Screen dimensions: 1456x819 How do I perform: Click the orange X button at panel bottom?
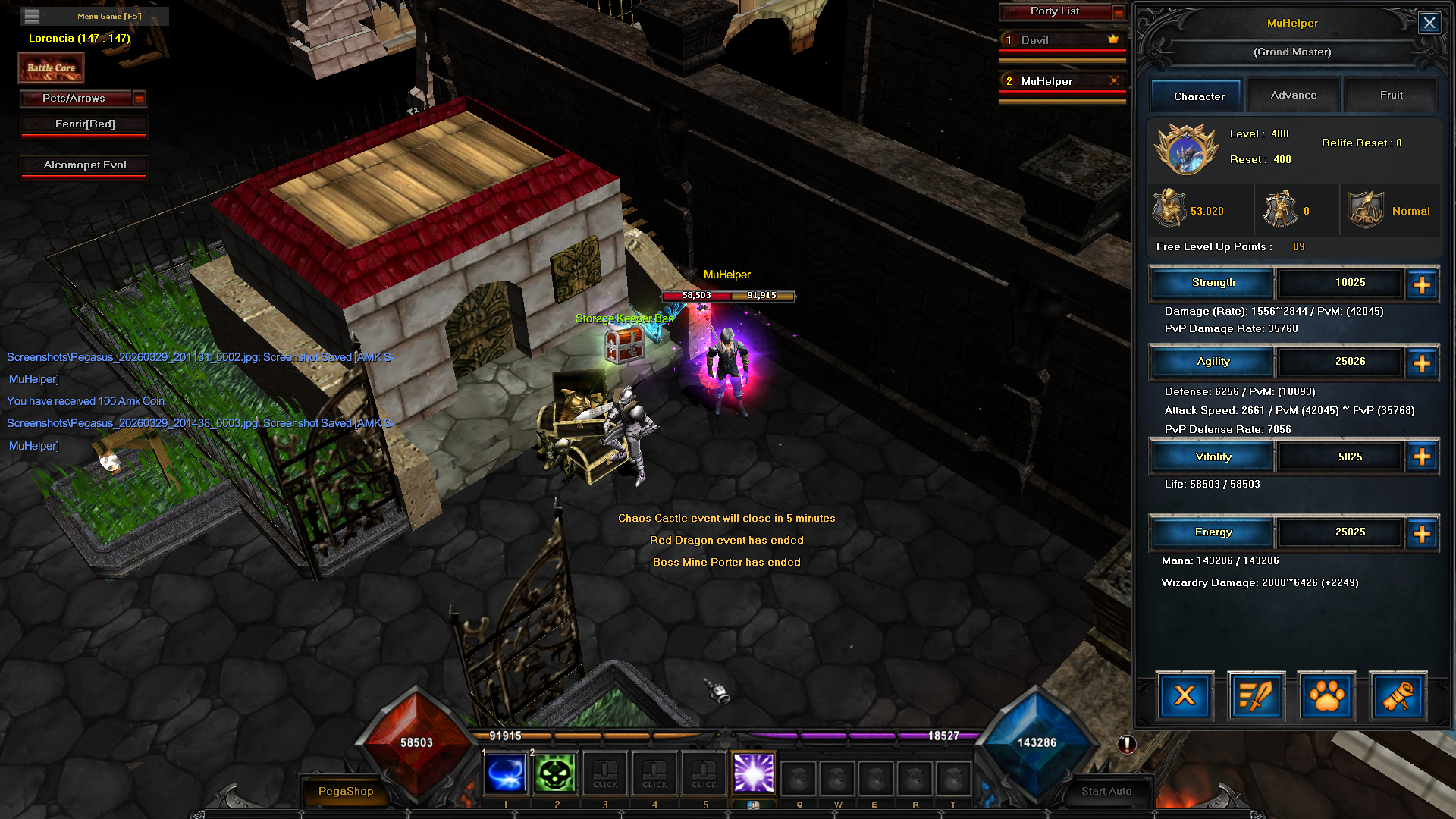pyautogui.click(x=1185, y=695)
